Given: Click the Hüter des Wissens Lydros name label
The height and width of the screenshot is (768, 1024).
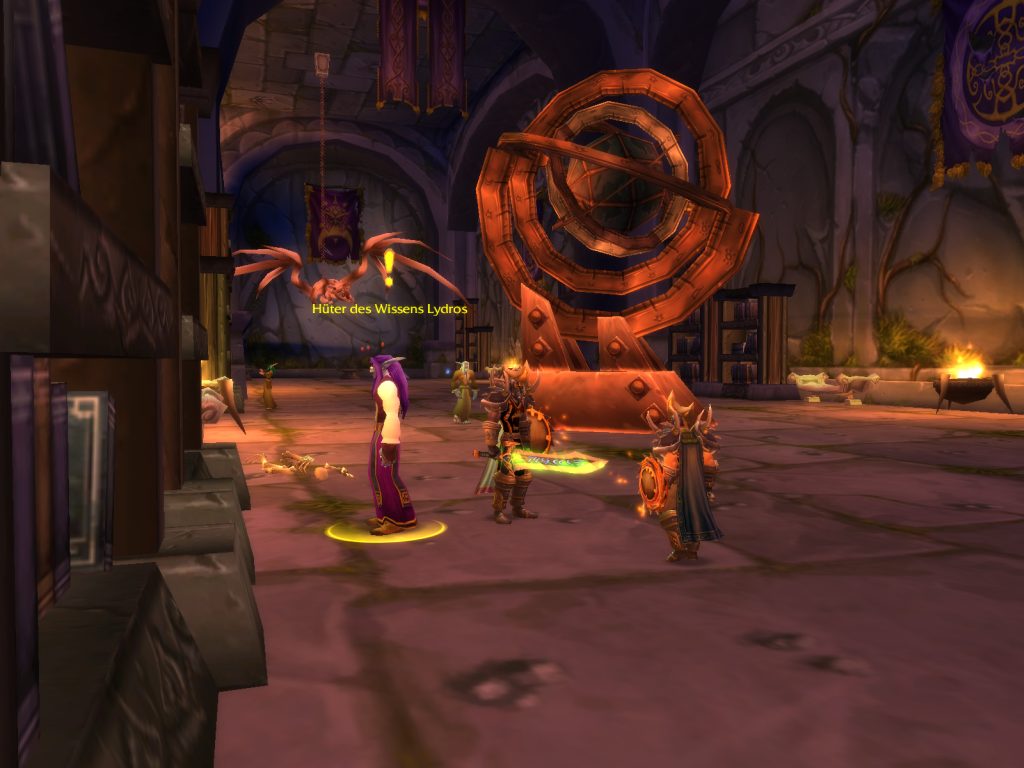Looking at the screenshot, I should click(389, 310).
